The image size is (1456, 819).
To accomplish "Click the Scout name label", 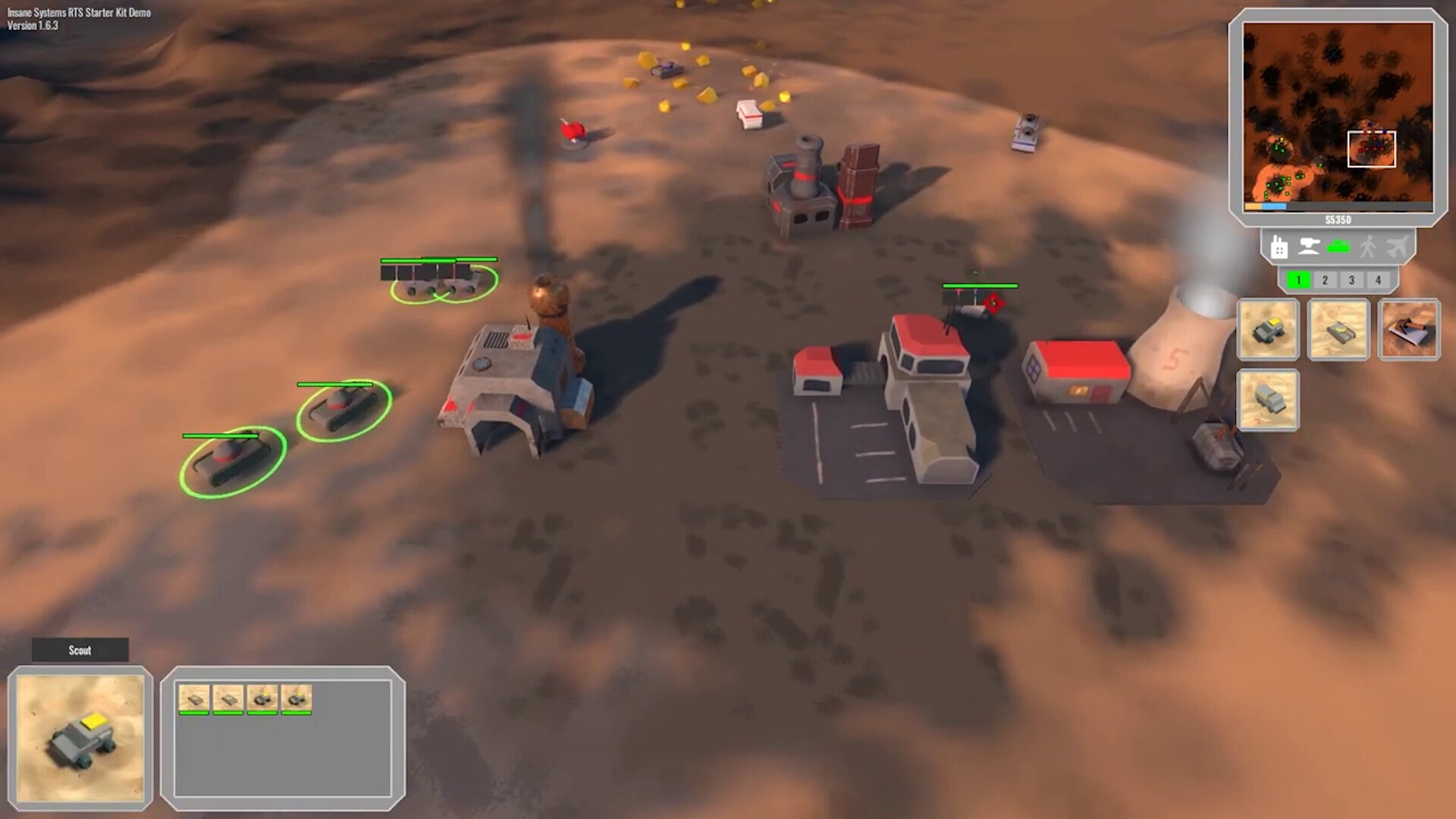I will click(x=79, y=650).
